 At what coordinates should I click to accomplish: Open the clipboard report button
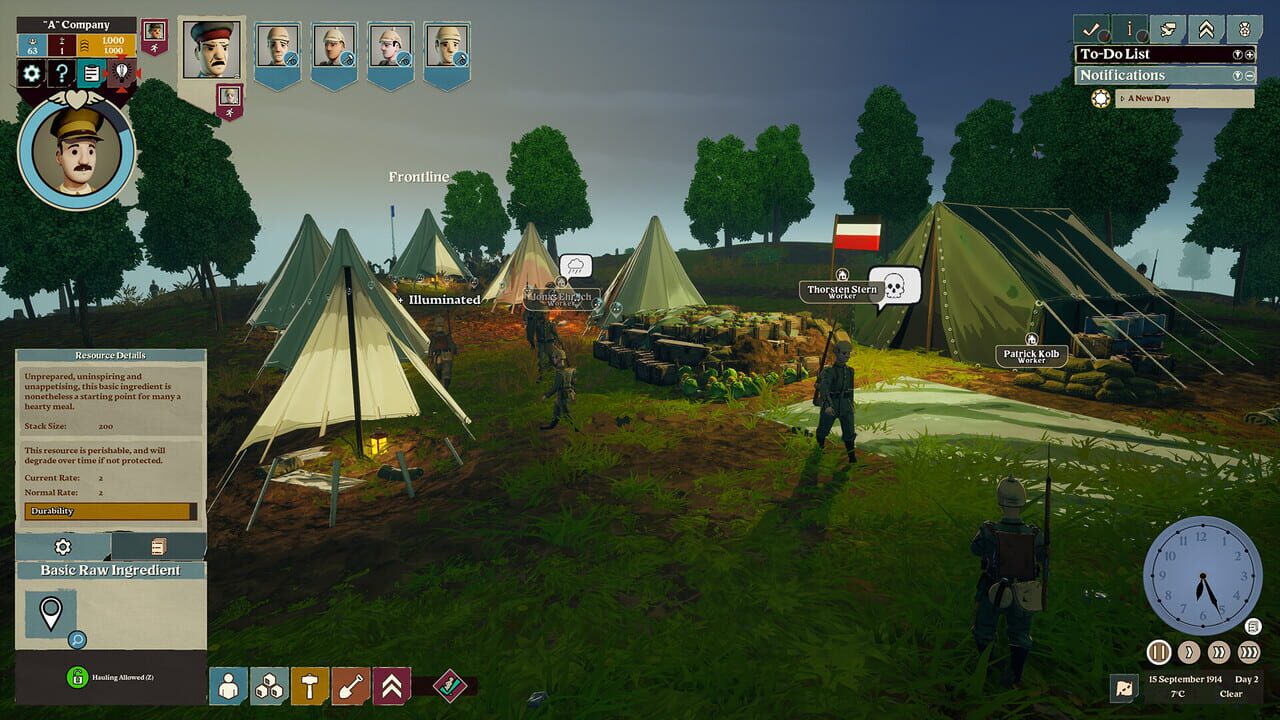click(91, 73)
